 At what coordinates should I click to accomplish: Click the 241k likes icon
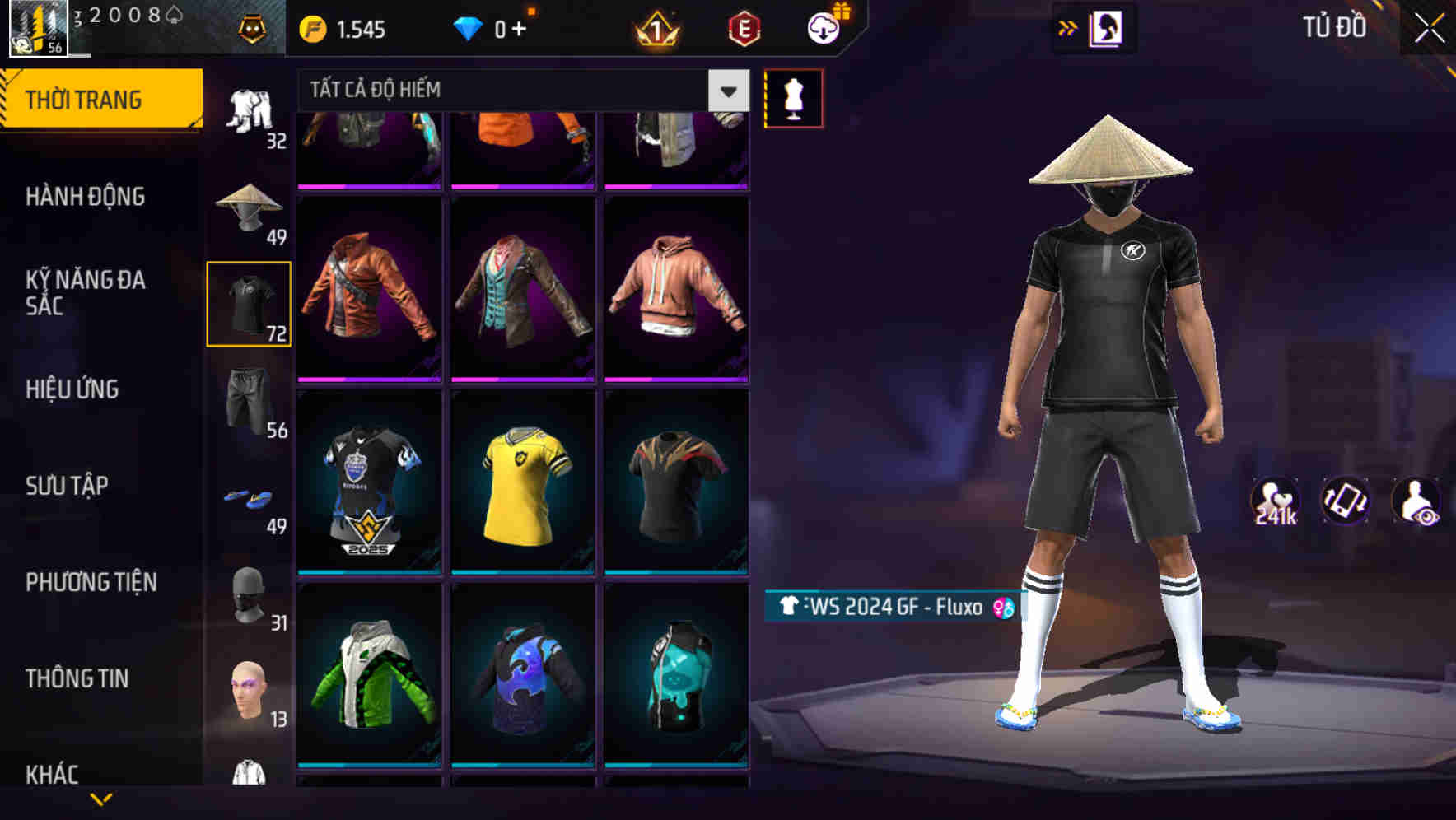[1275, 501]
